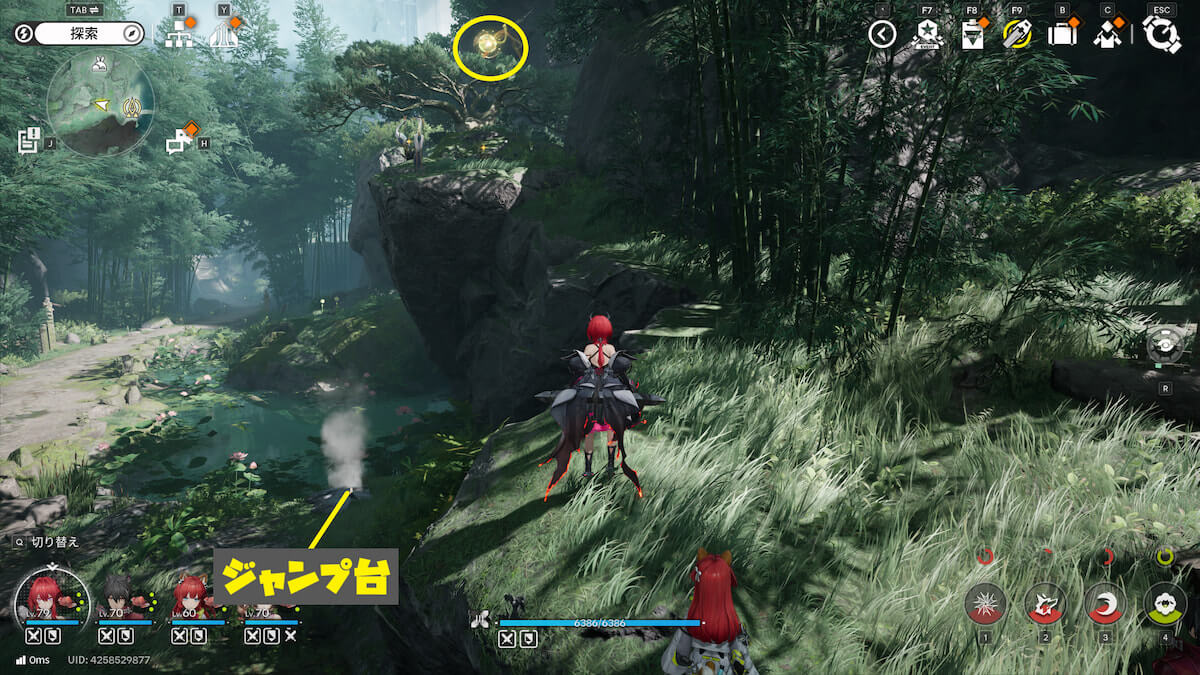Activate the crescent skill in slot 3
The height and width of the screenshot is (675, 1200).
pos(1105,603)
